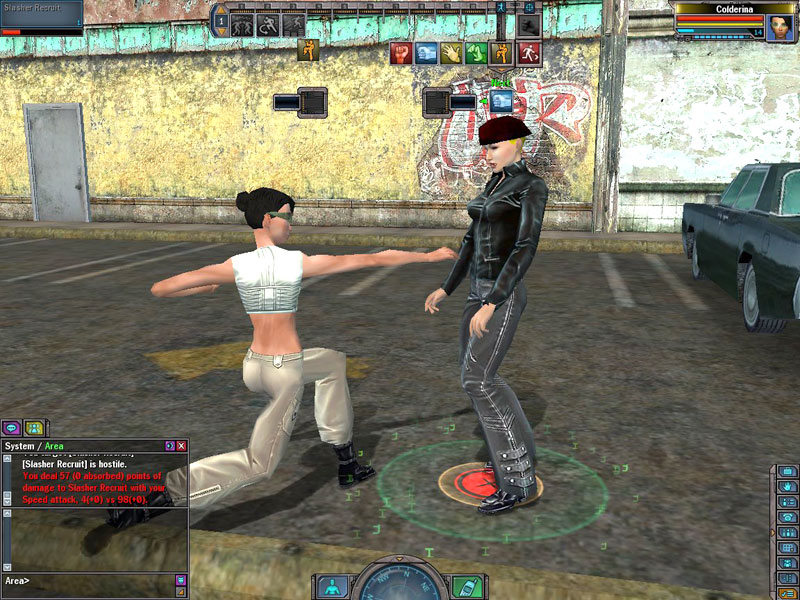Use the yellow open-hand Grab attack

click(453, 53)
